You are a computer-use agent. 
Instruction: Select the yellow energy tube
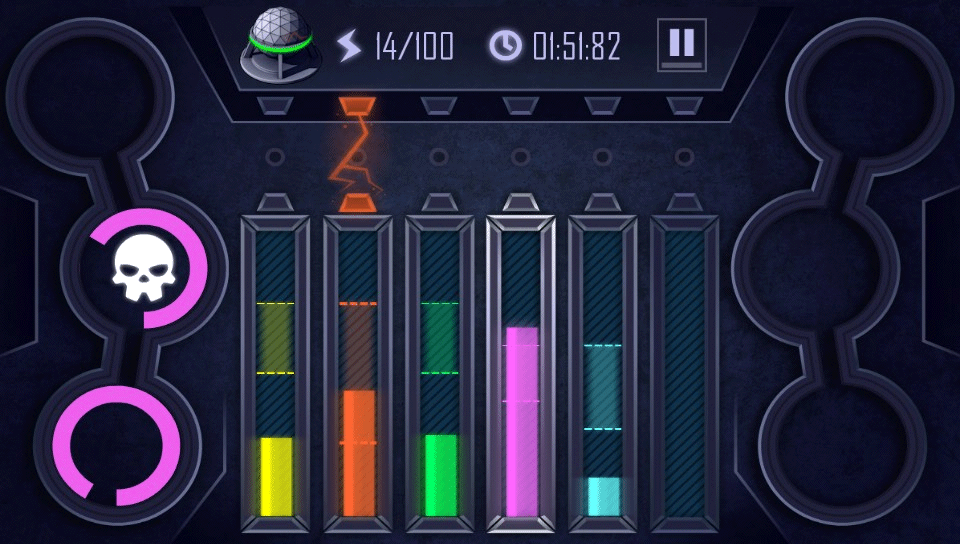(x=275, y=375)
